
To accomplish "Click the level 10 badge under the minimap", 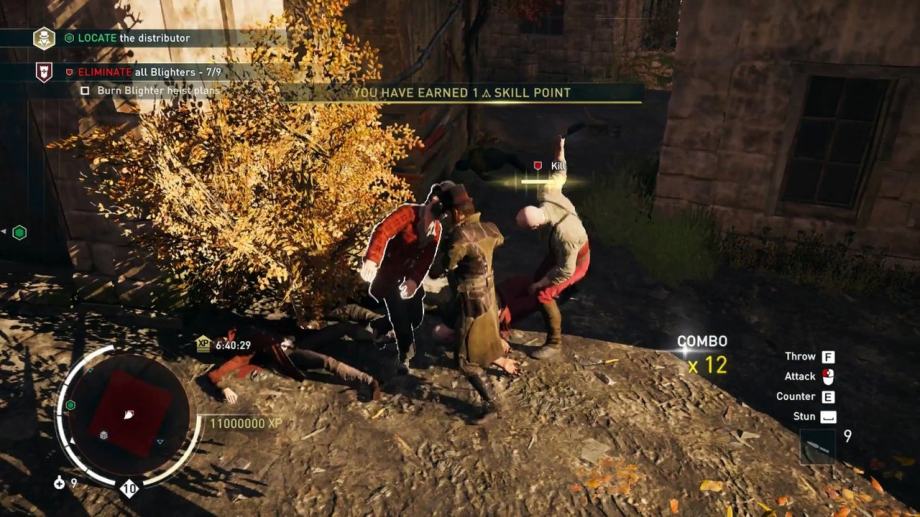I will (x=129, y=489).
